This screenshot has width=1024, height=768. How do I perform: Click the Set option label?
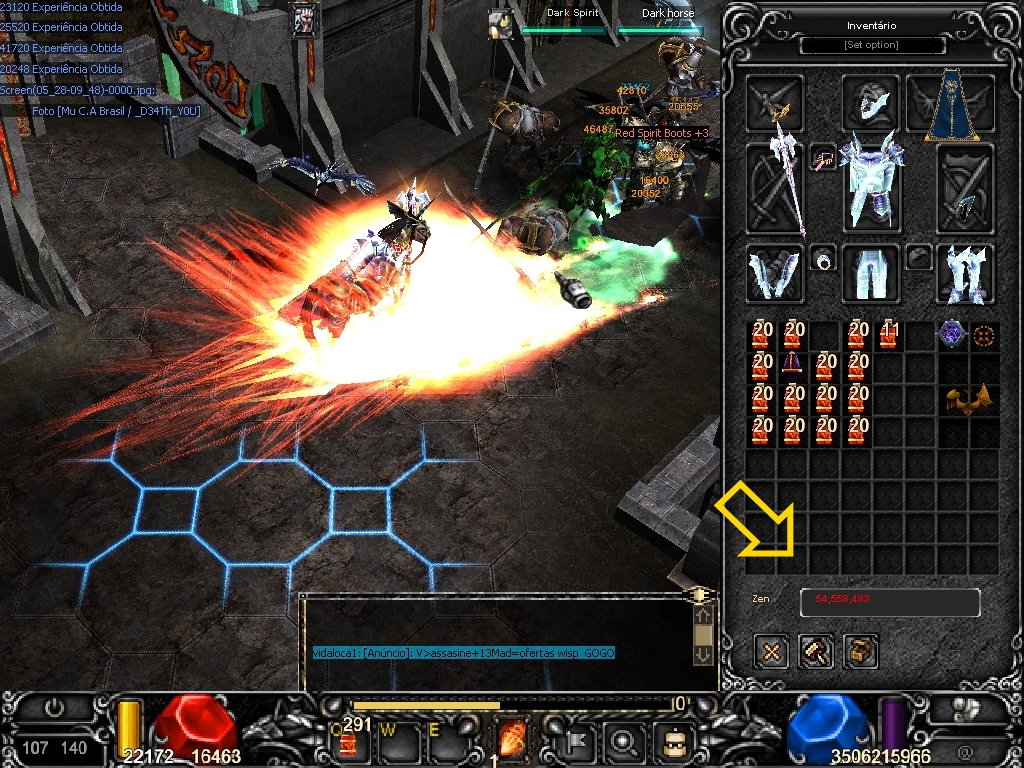tap(872, 45)
